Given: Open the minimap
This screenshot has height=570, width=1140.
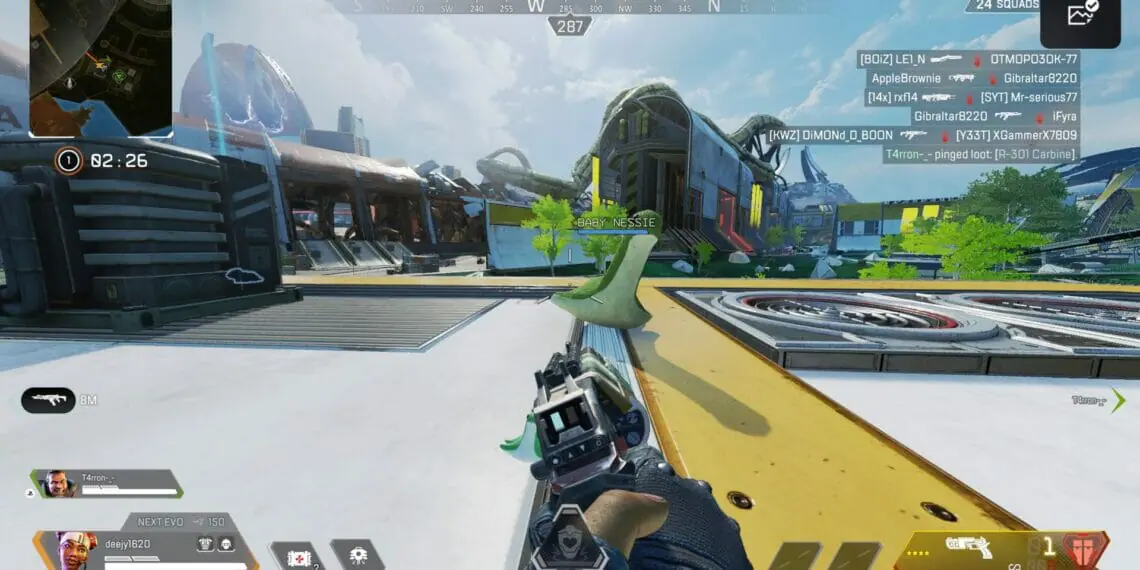Looking at the screenshot, I should click(x=100, y=67).
